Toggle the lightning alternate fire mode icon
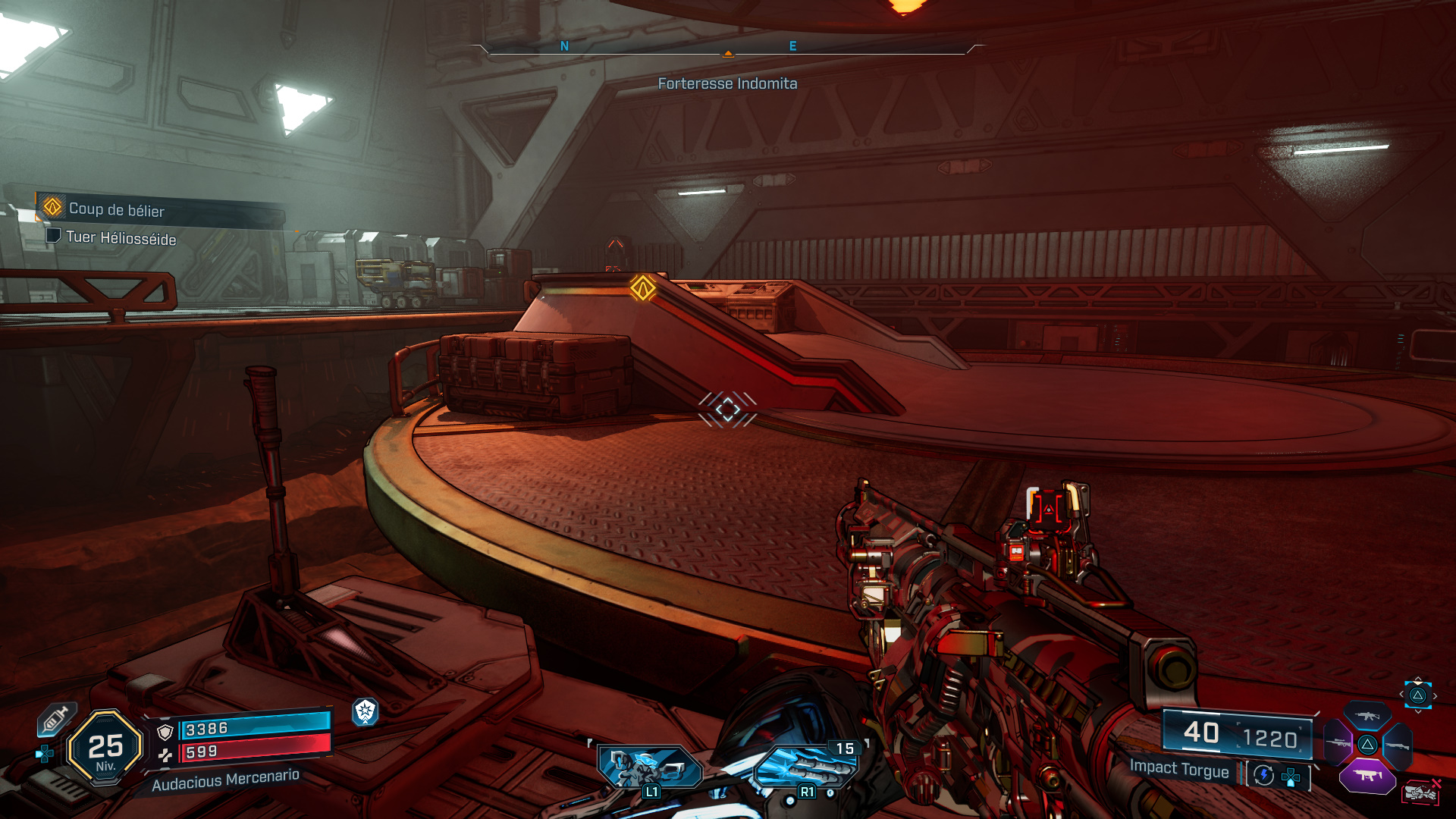Screen dimensions: 1456x819 tap(1263, 775)
